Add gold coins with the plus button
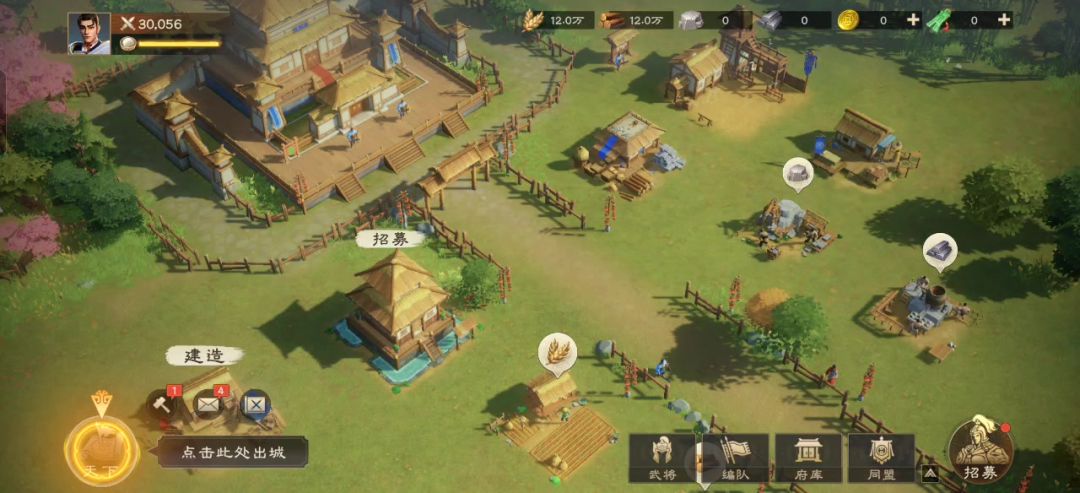 point(913,20)
